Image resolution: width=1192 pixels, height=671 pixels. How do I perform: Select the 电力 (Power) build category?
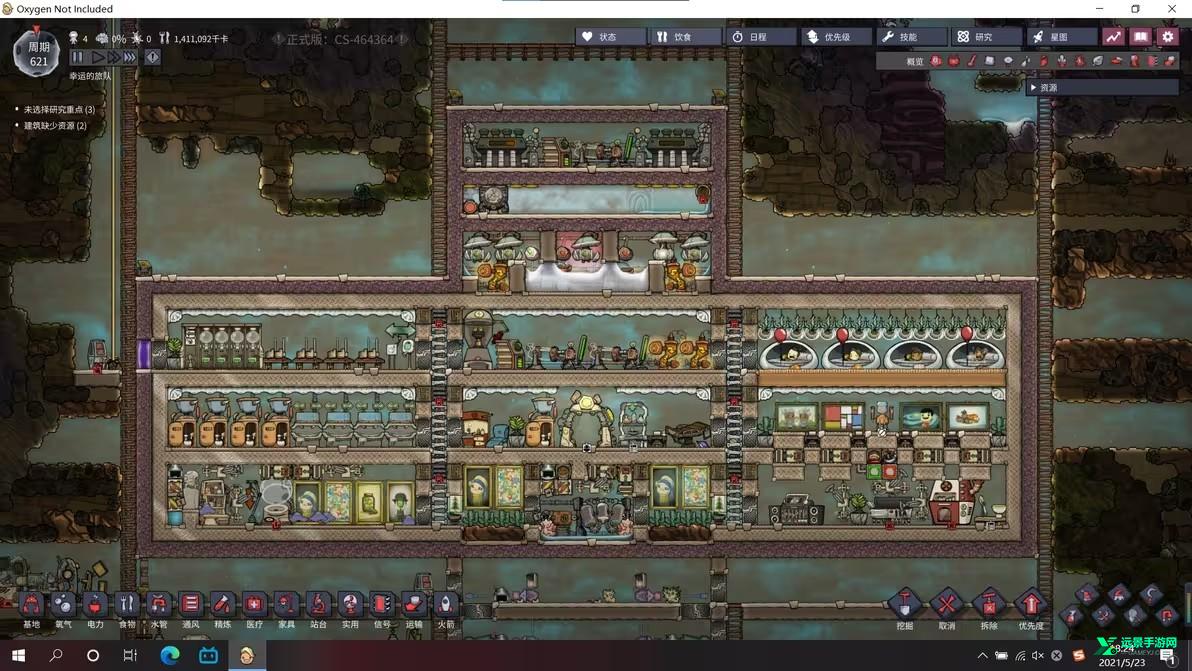95,604
